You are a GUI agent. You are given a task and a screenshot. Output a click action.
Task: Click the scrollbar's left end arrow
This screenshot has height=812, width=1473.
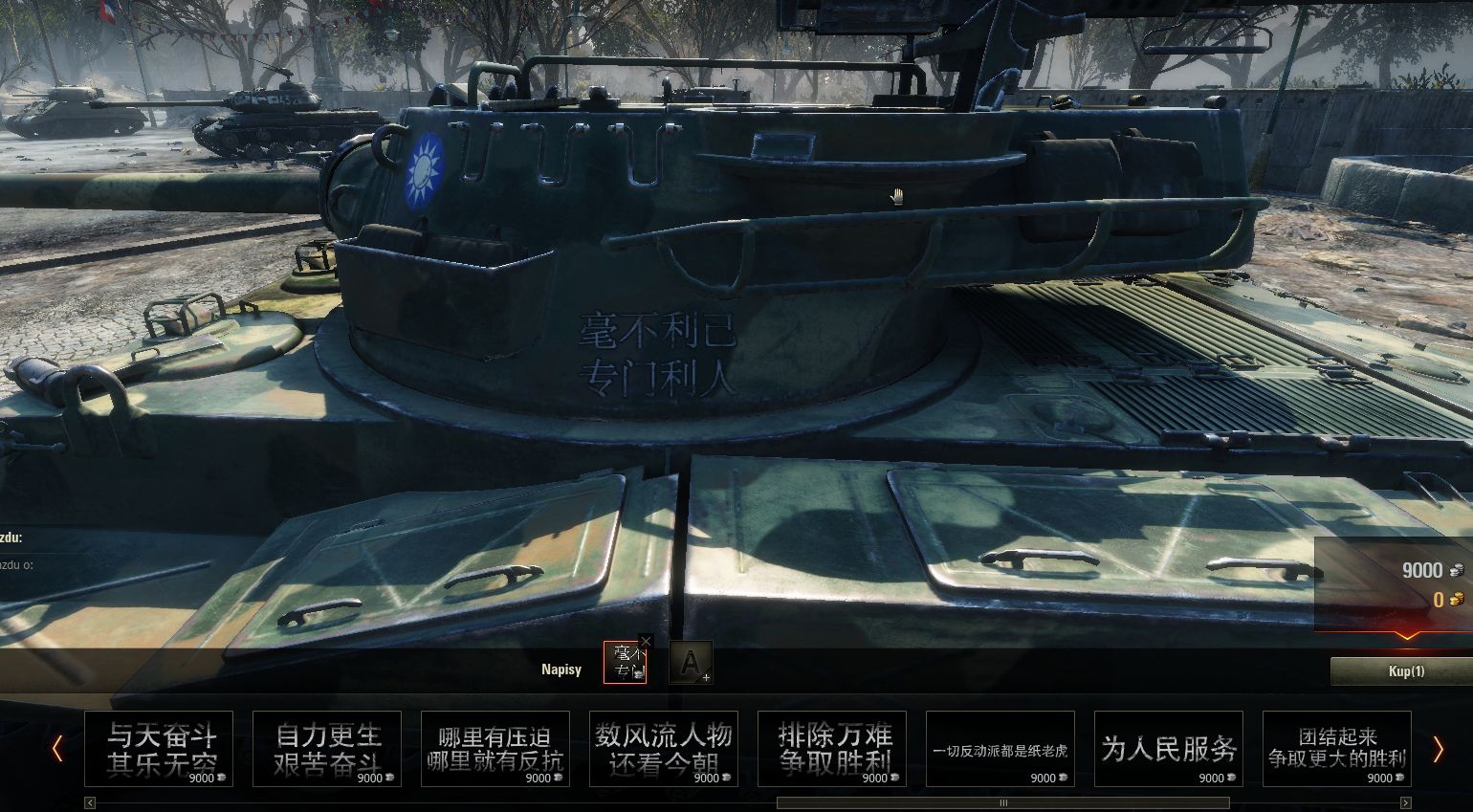tap(90, 803)
